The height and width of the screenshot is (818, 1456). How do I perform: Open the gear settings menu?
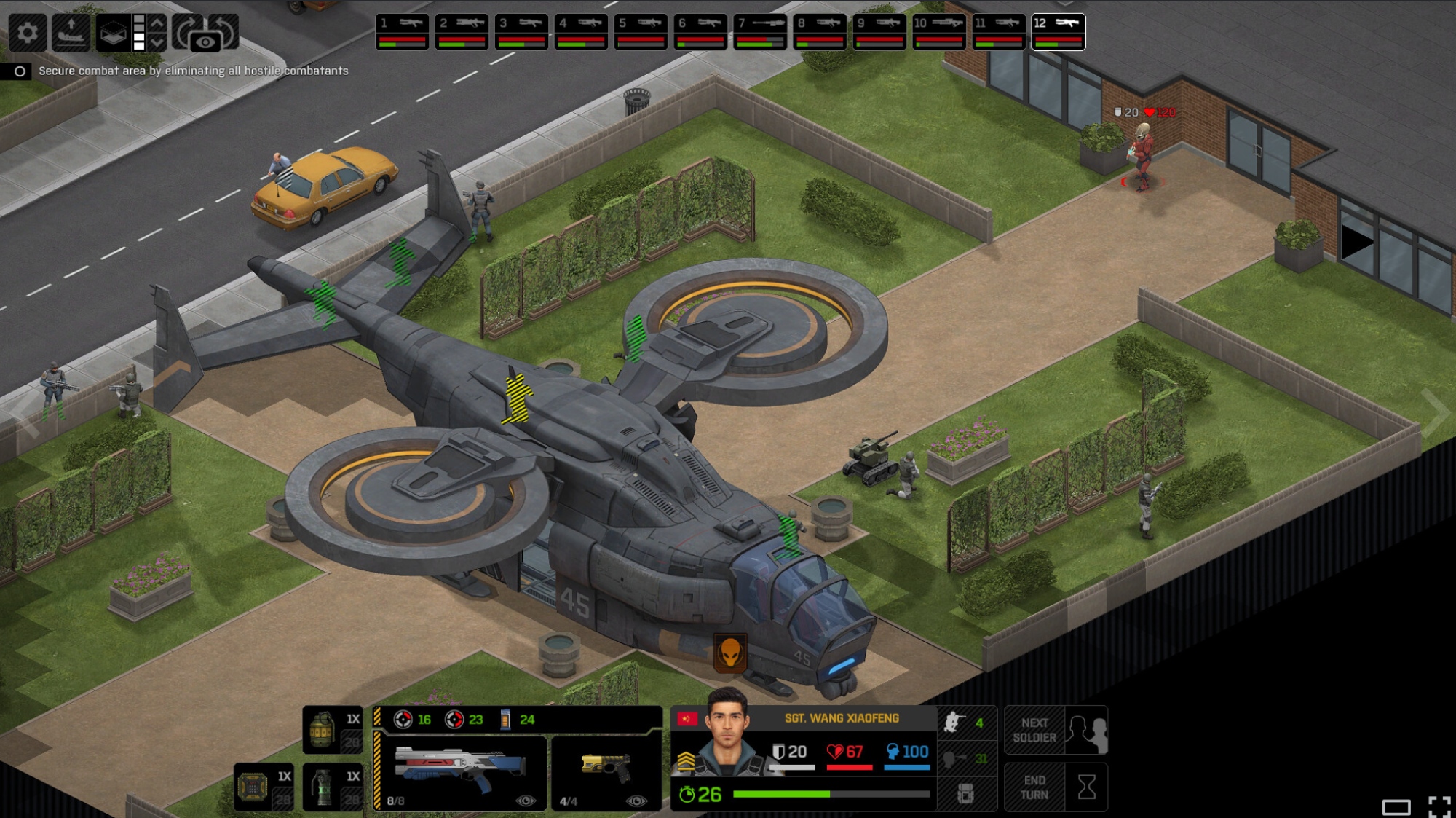coord(28,32)
